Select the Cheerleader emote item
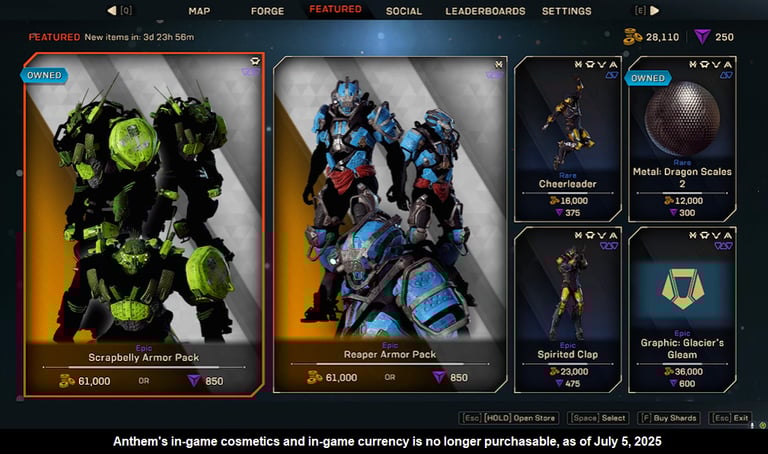Image resolution: width=768 pixels, height=454 pixels. tap(566, 138)
